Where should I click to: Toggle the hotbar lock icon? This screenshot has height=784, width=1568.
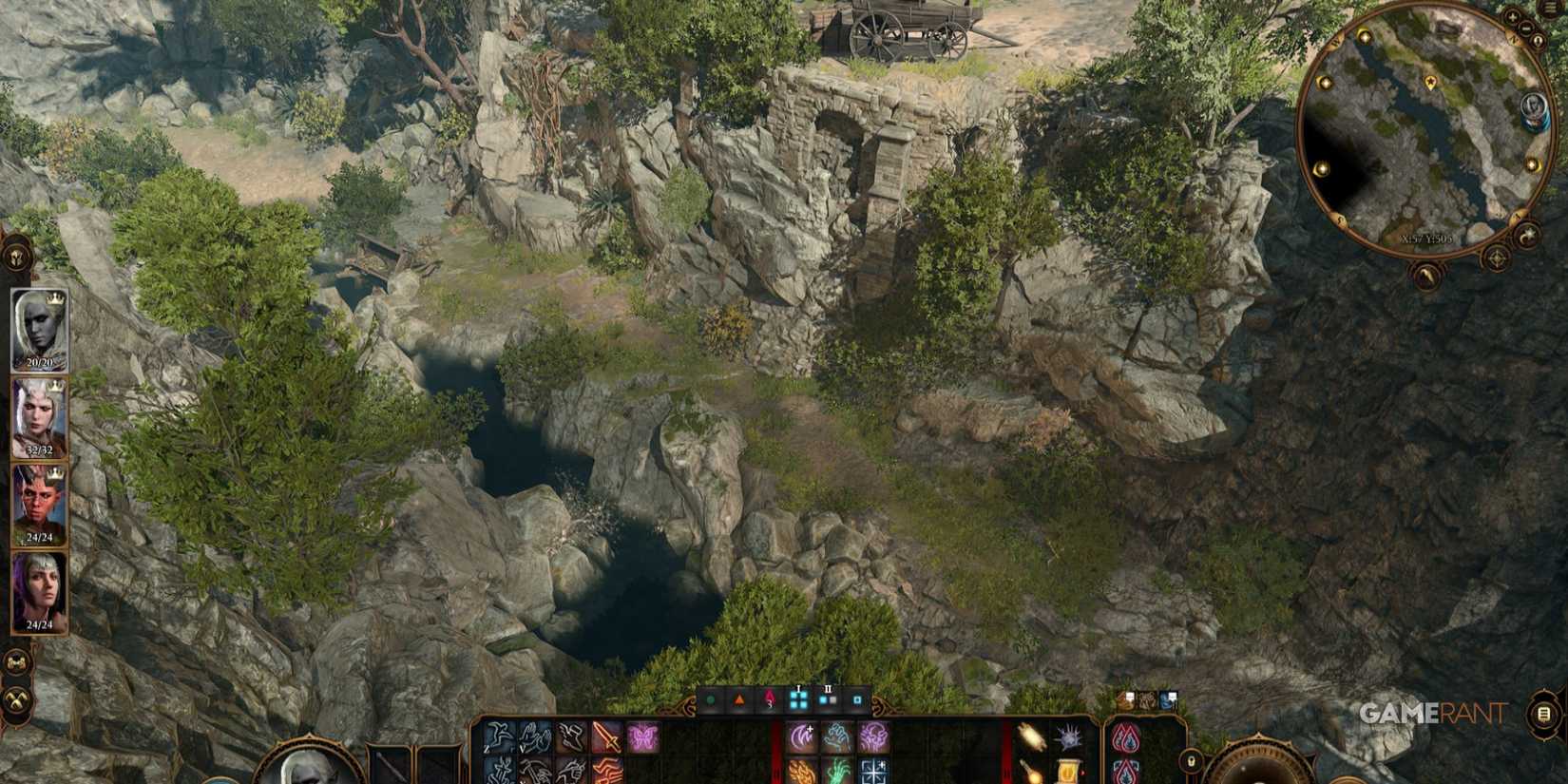click(x=1191, y=762)
